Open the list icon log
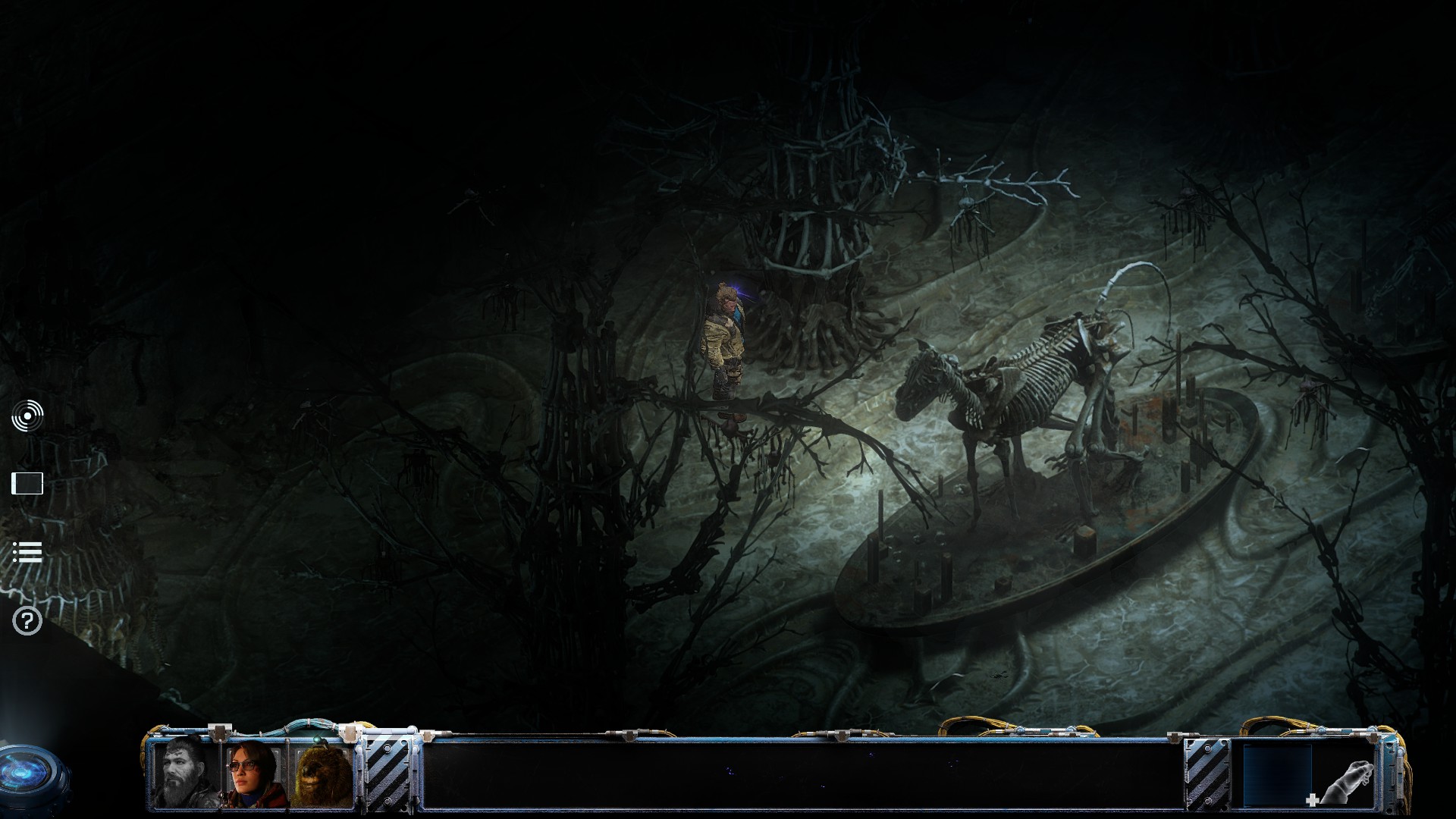Screen dimensions: 1456x819 pos(27,552)
